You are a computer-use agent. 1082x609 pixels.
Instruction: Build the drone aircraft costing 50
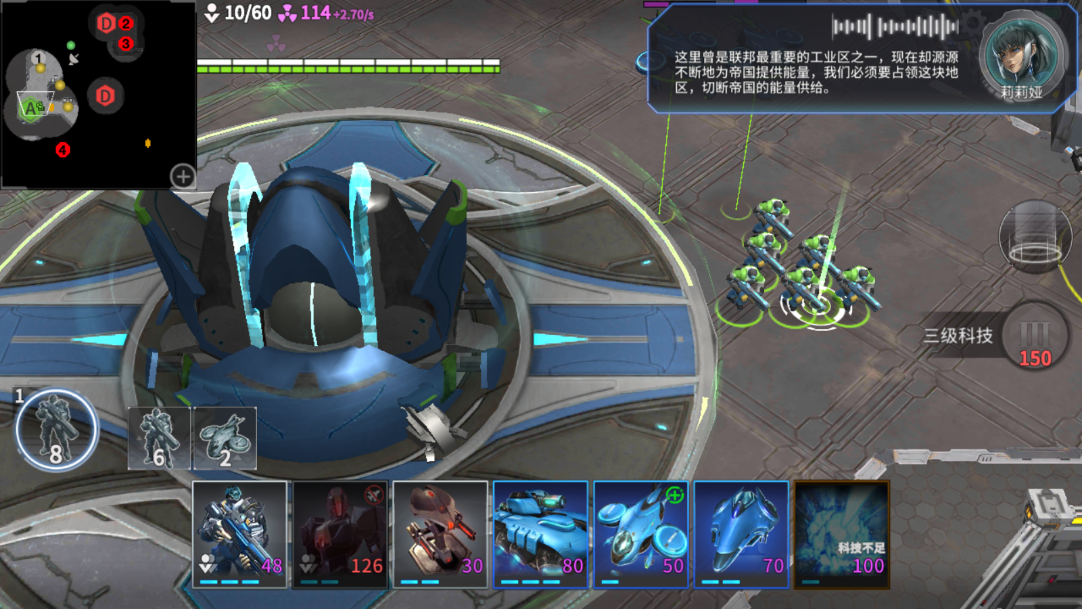(640, 533)
